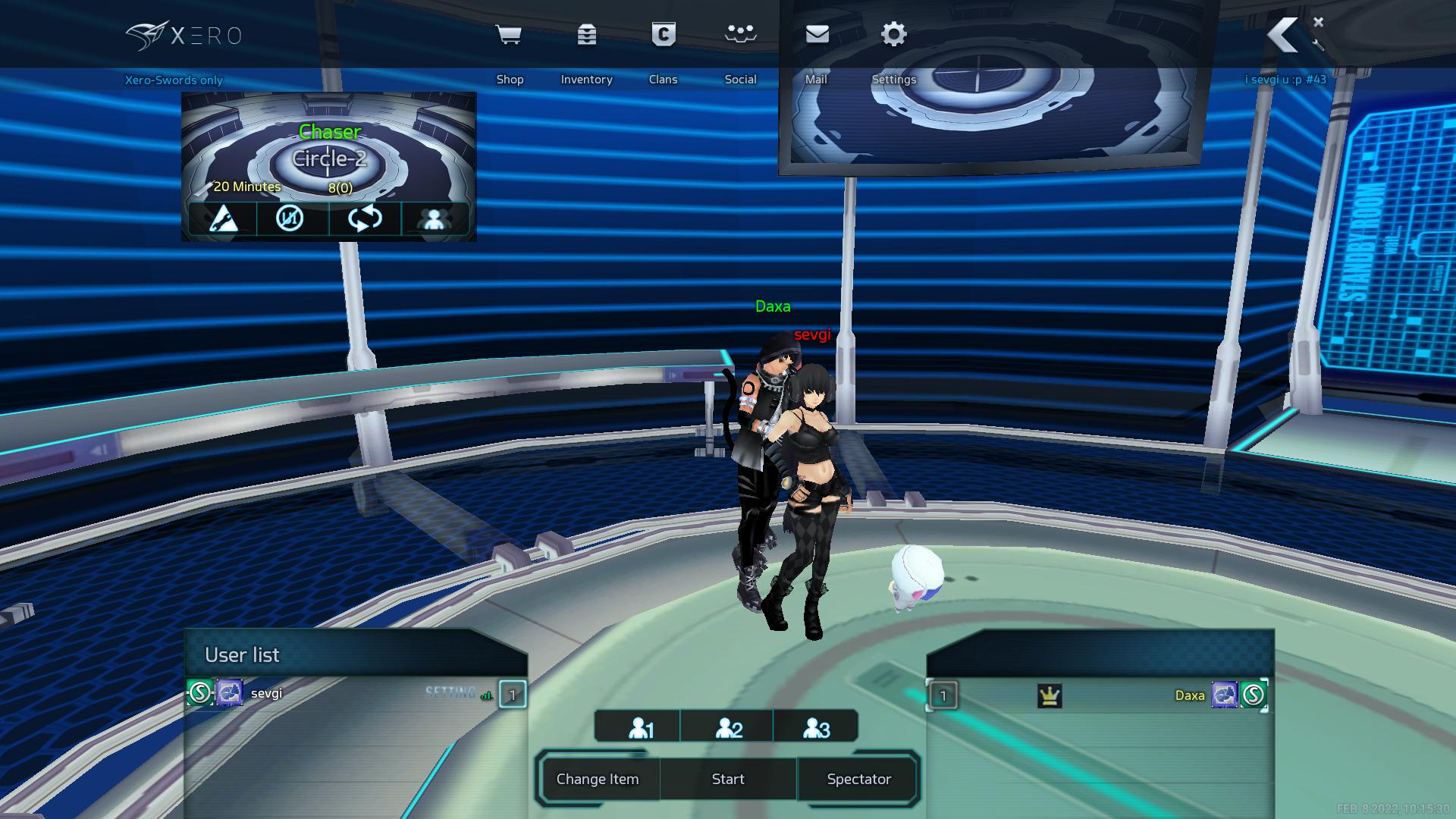1456x819 pixels.
Task: Click the player silhouette icon in room panel
Action: click(x=434, y=218)
